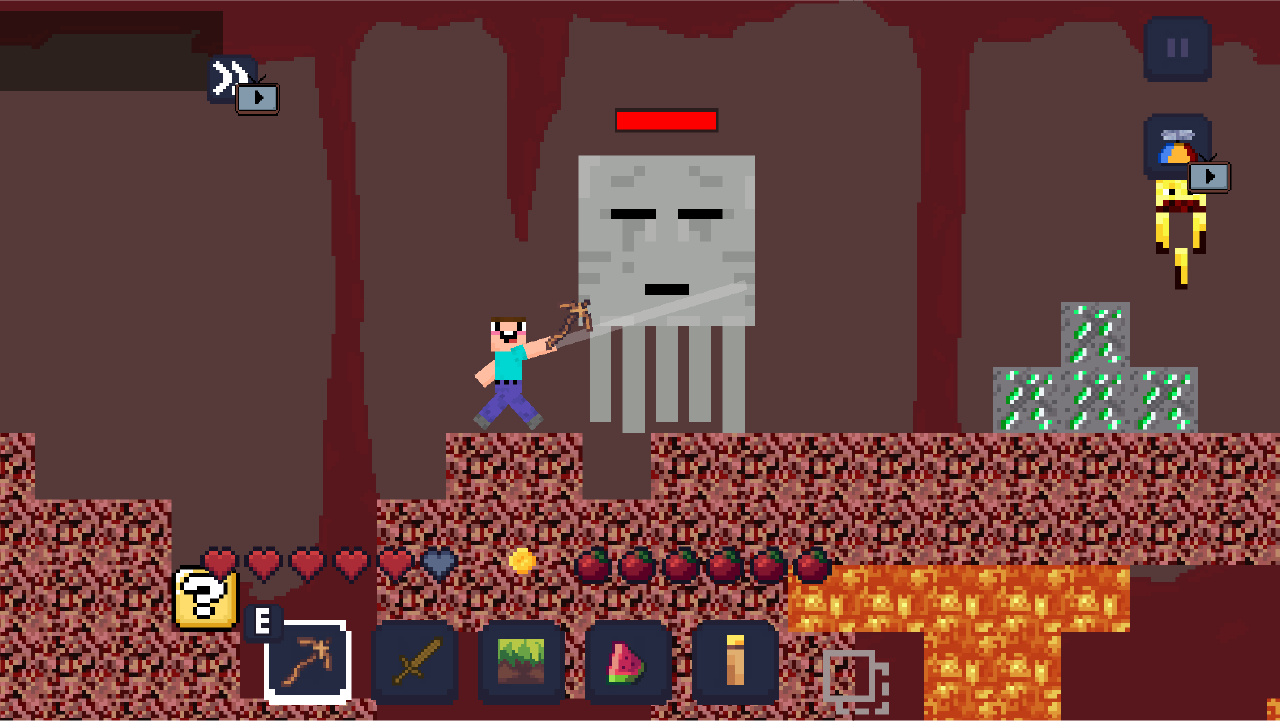Viewport: 1280px width, 721px height.
Task: Select the wooden sword item
Action: [415, 660]
